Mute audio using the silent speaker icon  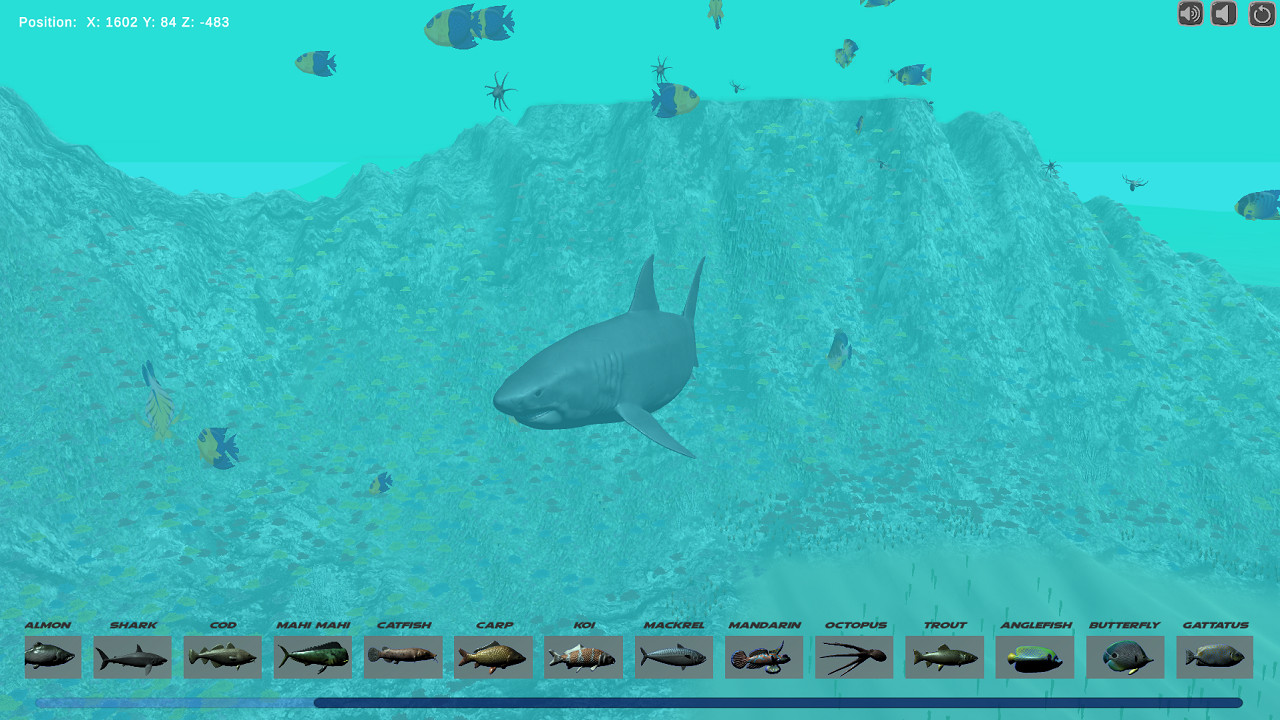(1223, 14)
